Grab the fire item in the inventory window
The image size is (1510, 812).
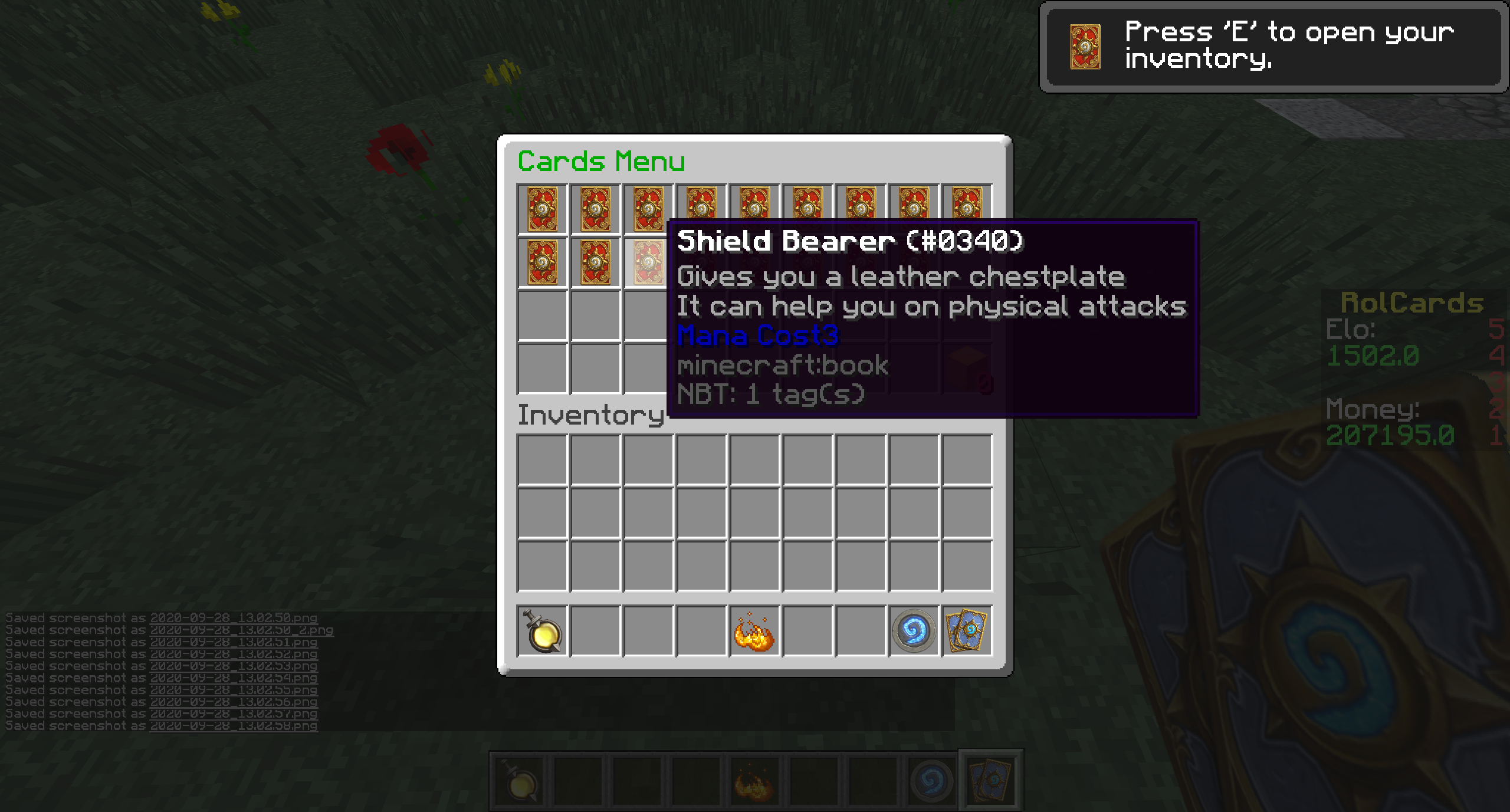tap(754, 631)
